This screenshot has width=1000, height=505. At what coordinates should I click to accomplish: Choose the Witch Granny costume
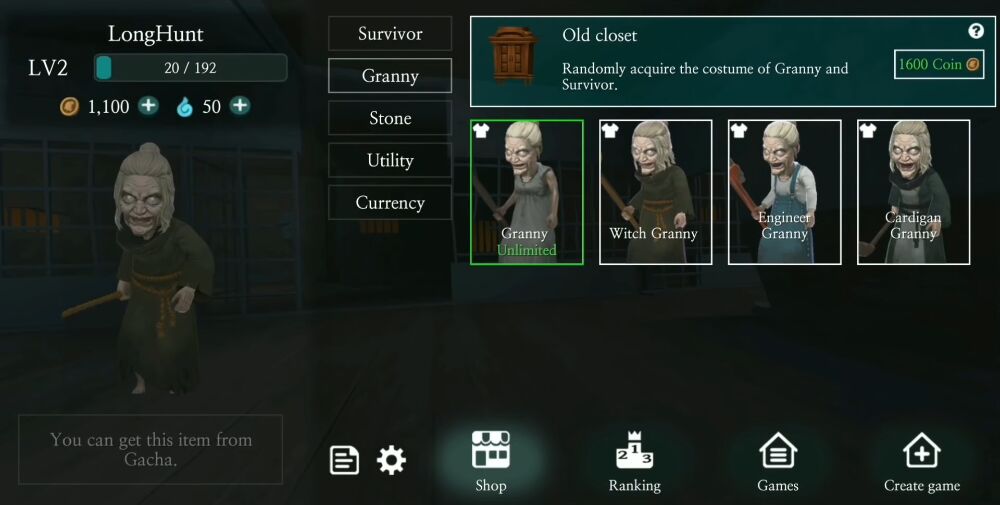pyautogui.click(x=655, y=192)
